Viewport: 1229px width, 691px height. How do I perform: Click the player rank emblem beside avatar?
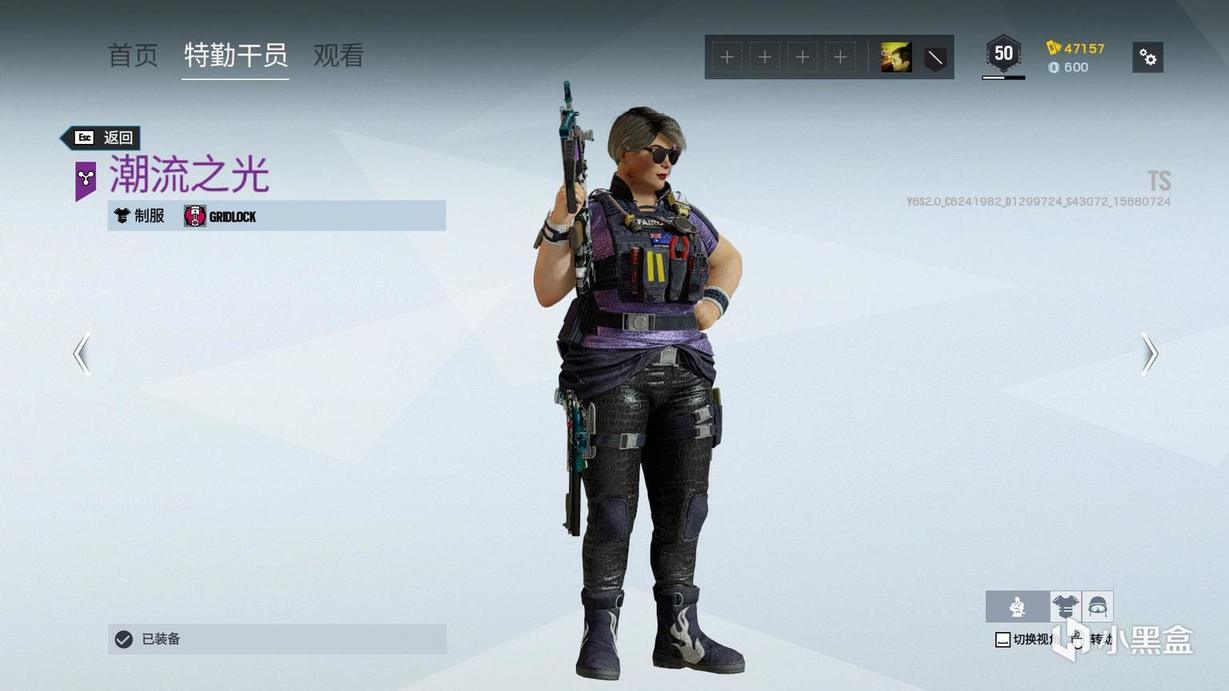(x=935, y=58)
